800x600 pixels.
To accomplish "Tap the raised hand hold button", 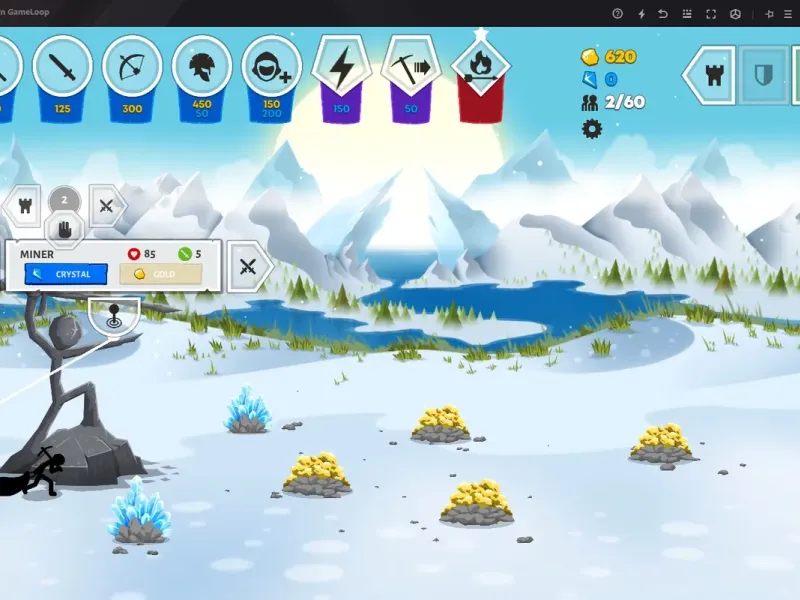I will (x=65, y=229).
